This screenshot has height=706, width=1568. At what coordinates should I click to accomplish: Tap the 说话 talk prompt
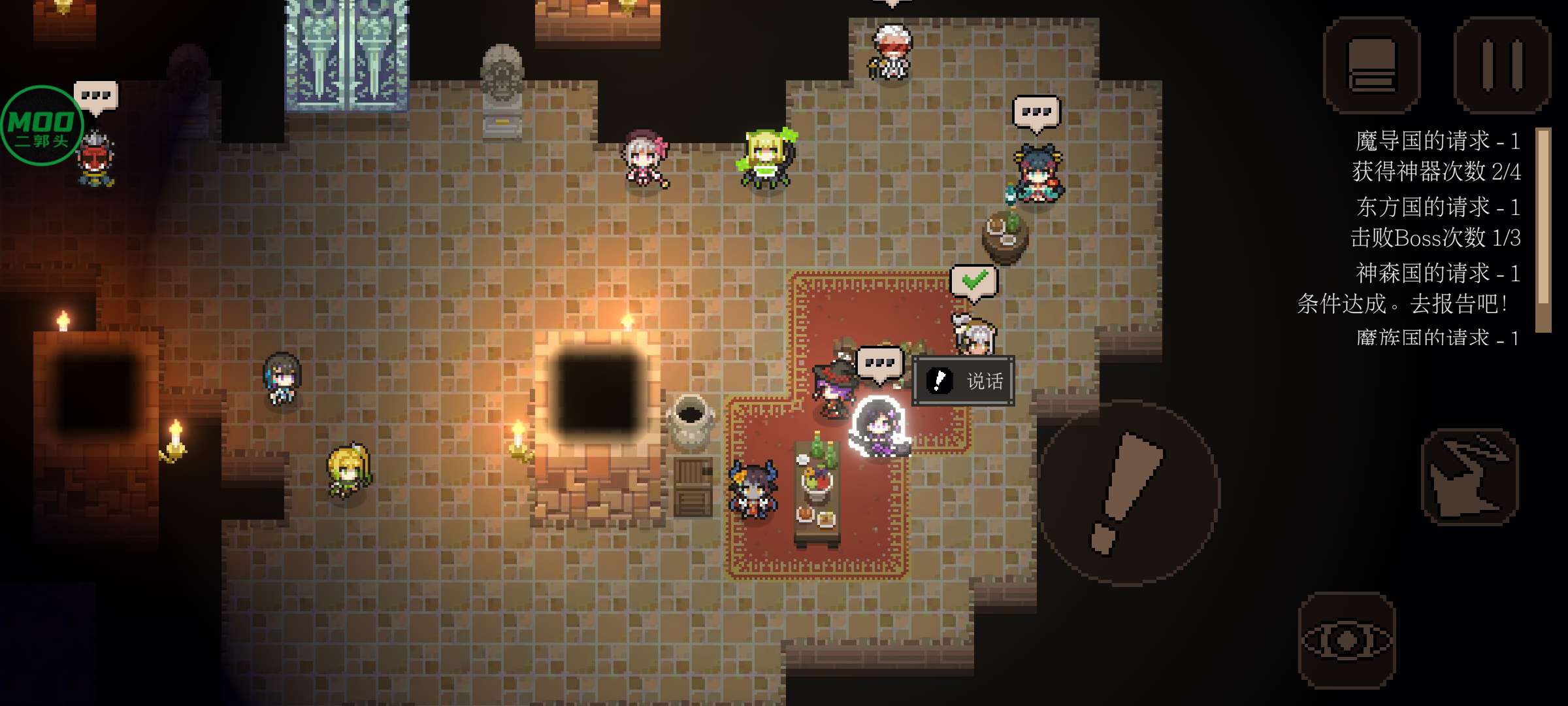pyautogui.click(x=964, y=380)
